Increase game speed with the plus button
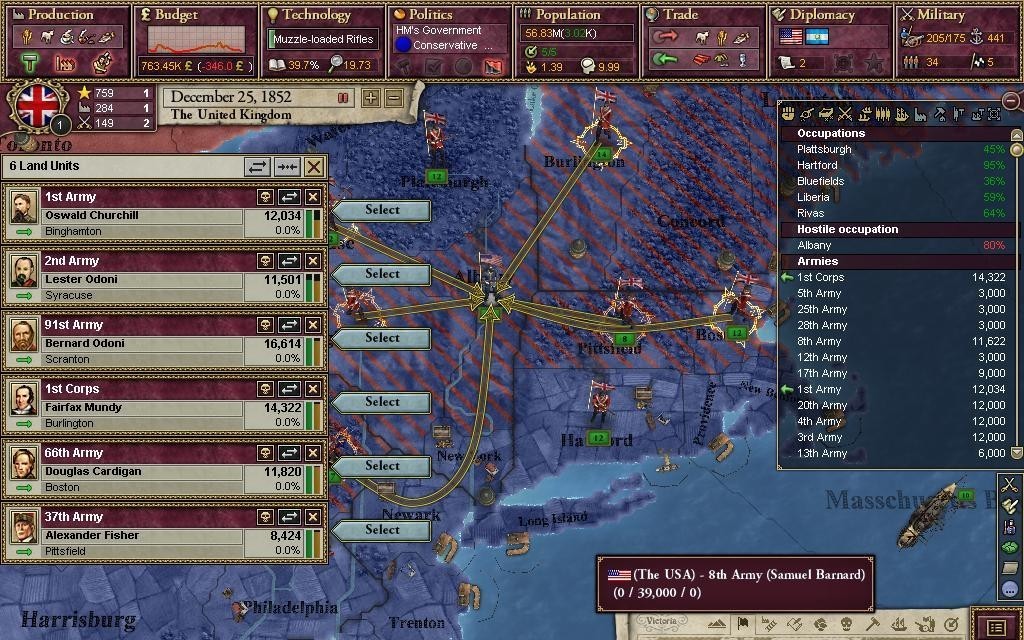 371,98
